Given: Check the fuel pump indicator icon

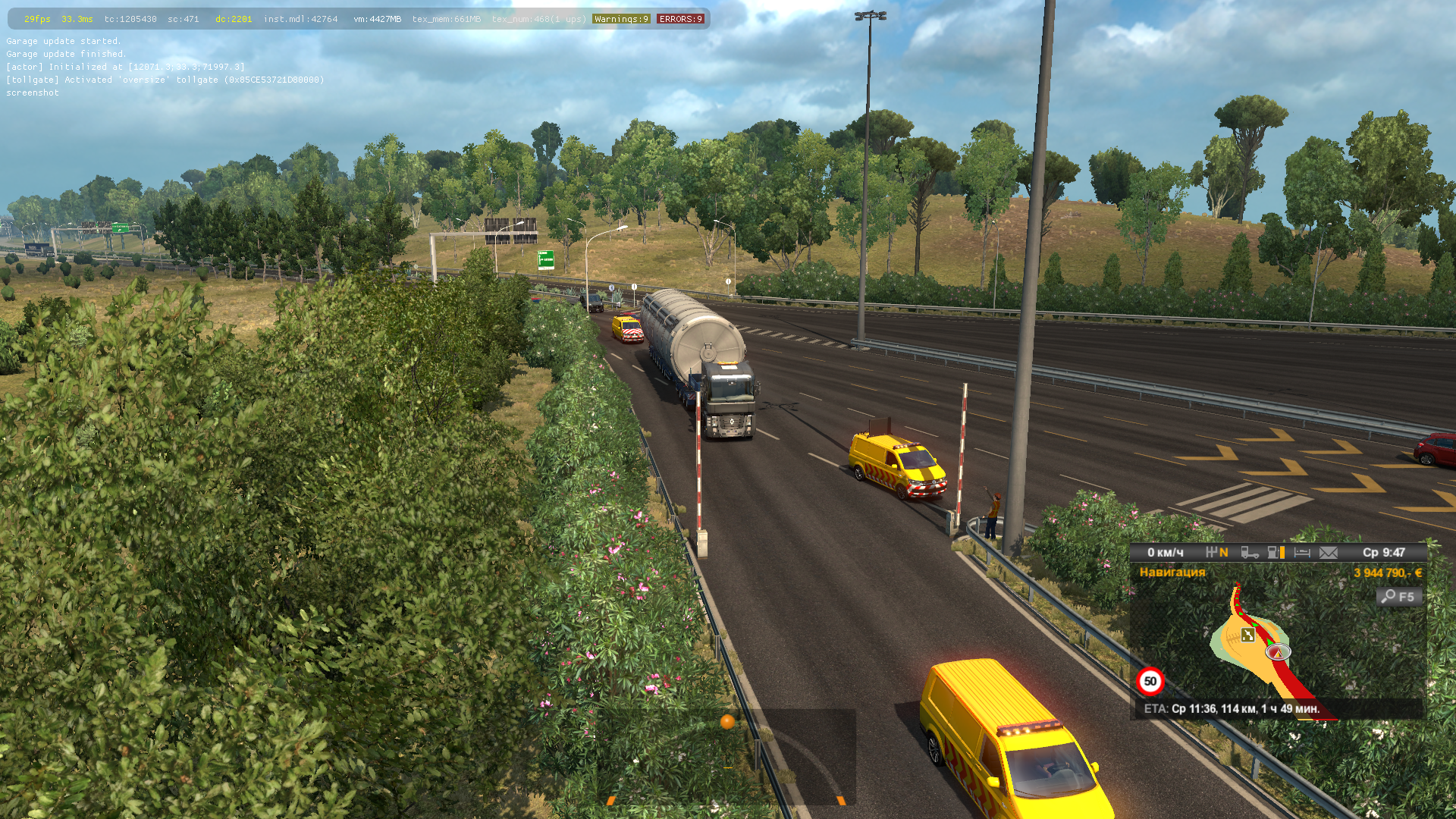Looking at the screenshot, I should [x=1276, y=553].
